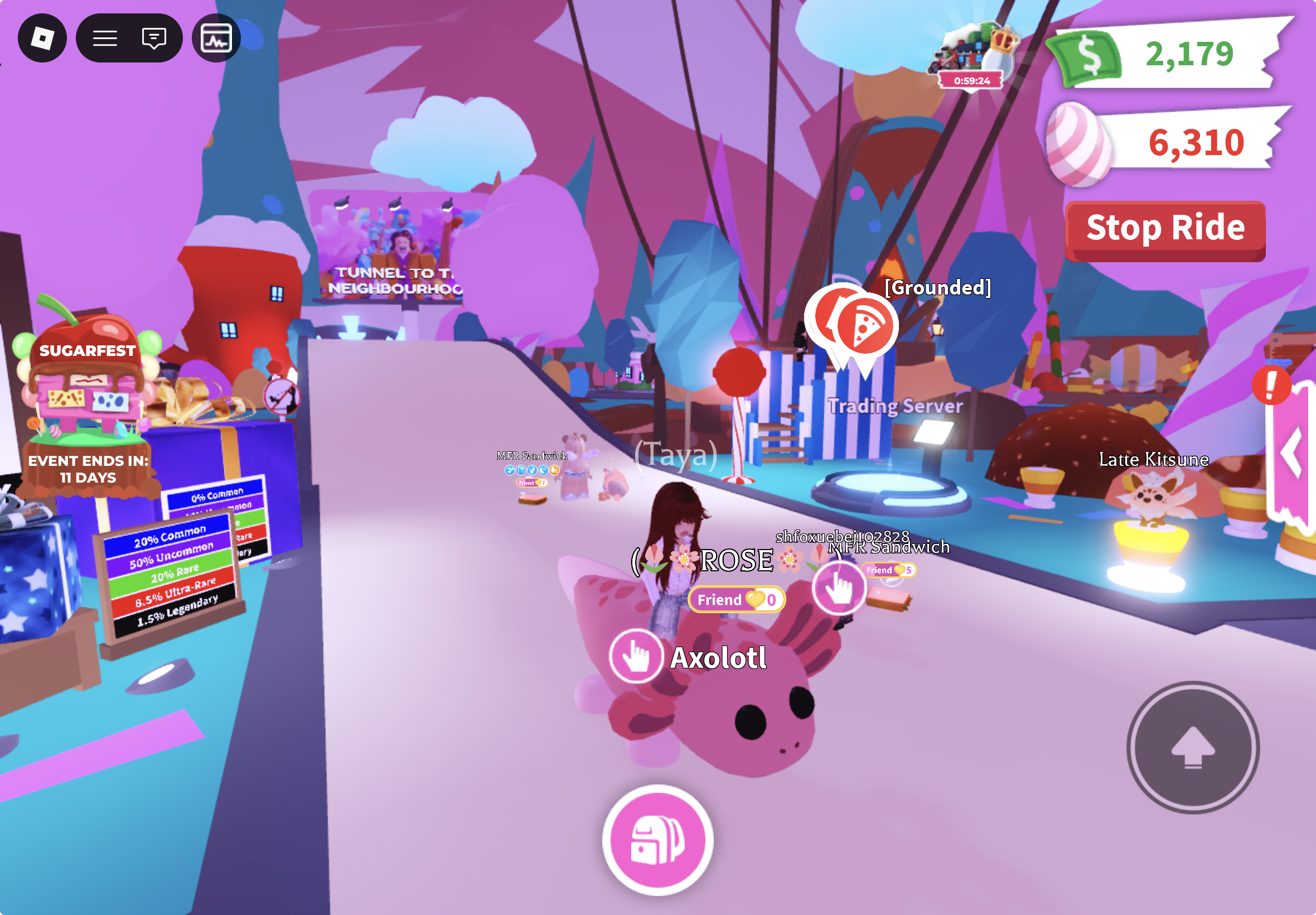Click the Stop Ride button

(x=1165, y=229)
